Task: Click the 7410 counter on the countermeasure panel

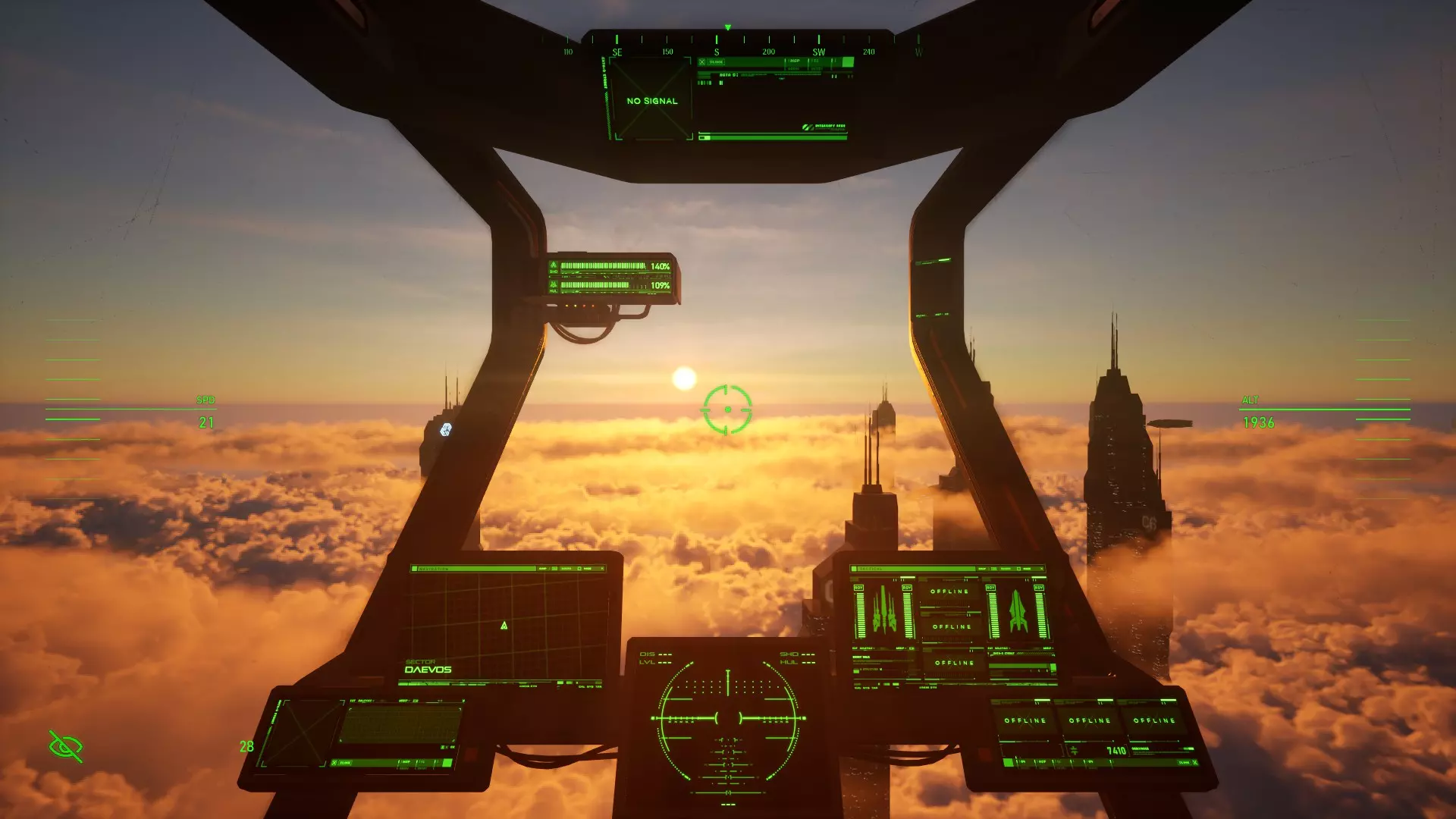Action: [x=1116, y=751]
